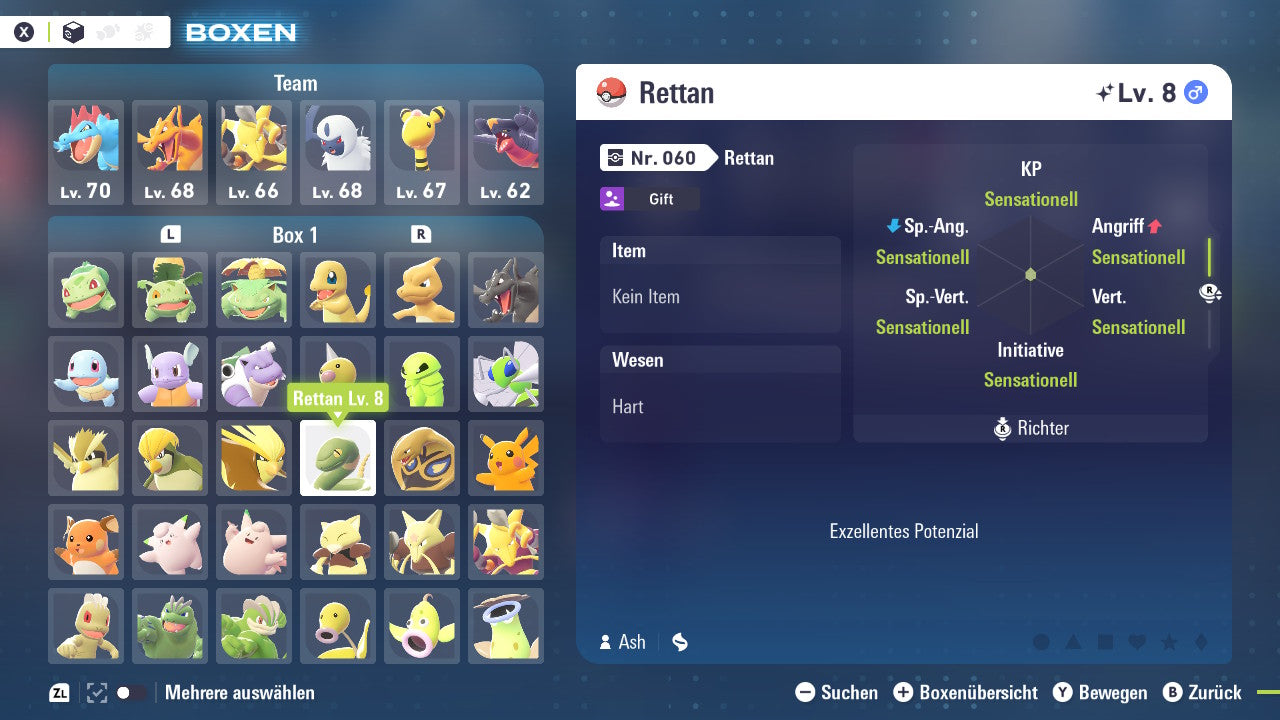This screenshot has height=720, width=1280.
Task: Click the Poké Ball icon beside Rettan's name
Action: pos(611,92)
